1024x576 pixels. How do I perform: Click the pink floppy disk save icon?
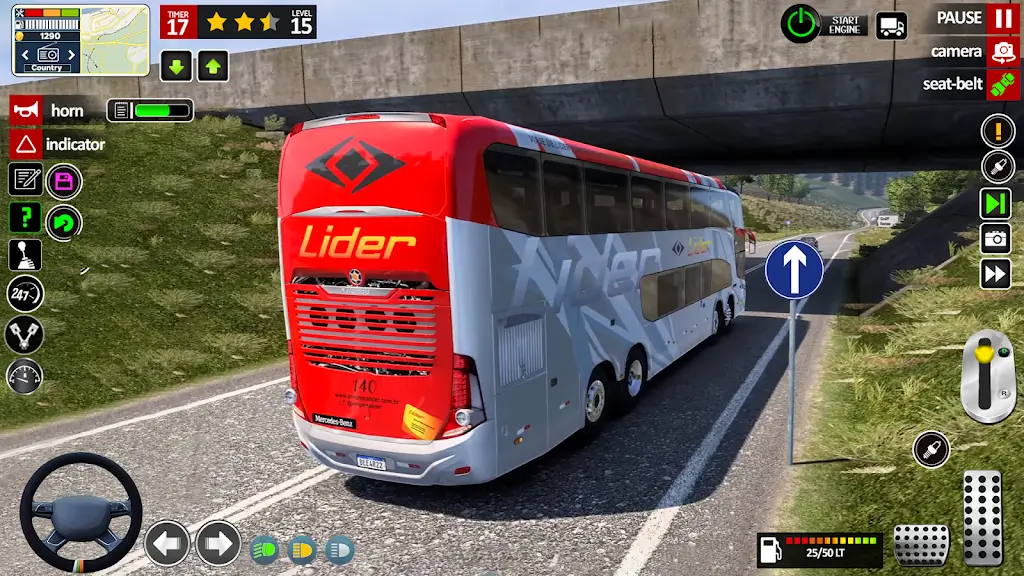pyautogui.click(x=64, y=181)
